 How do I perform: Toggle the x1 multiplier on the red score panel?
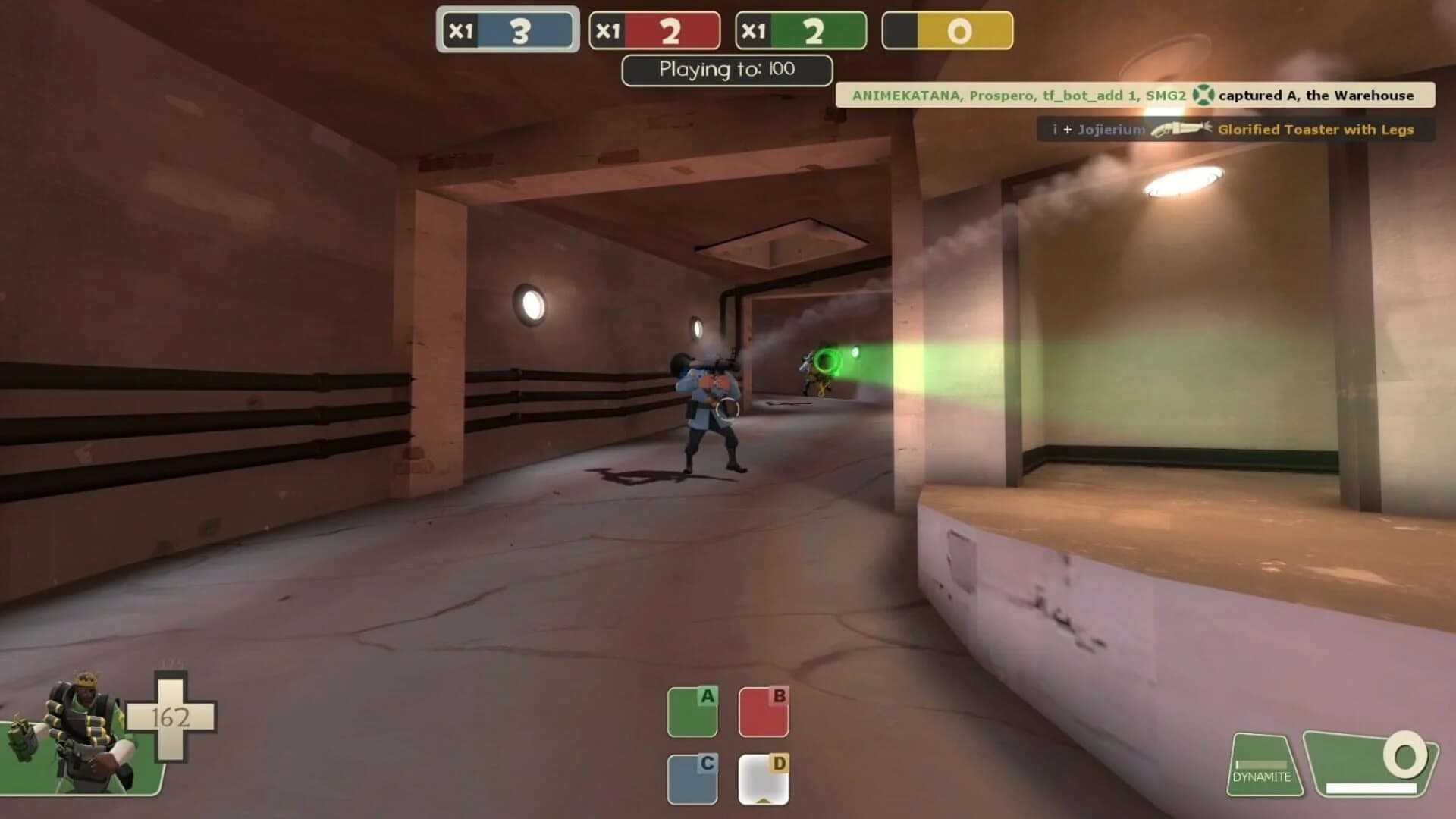[x=607, y=30]
